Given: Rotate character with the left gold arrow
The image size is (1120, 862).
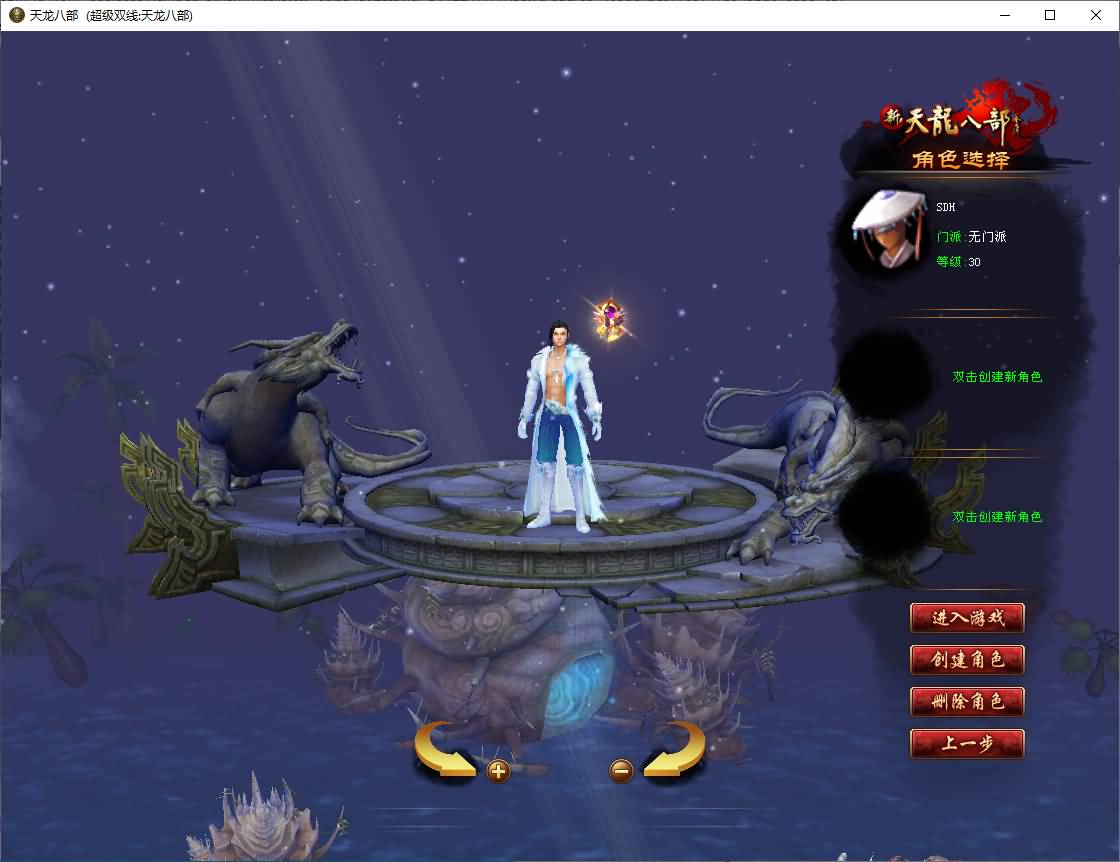Looking at the screenshot, I should pyautogui.click(x=443, y=750).
